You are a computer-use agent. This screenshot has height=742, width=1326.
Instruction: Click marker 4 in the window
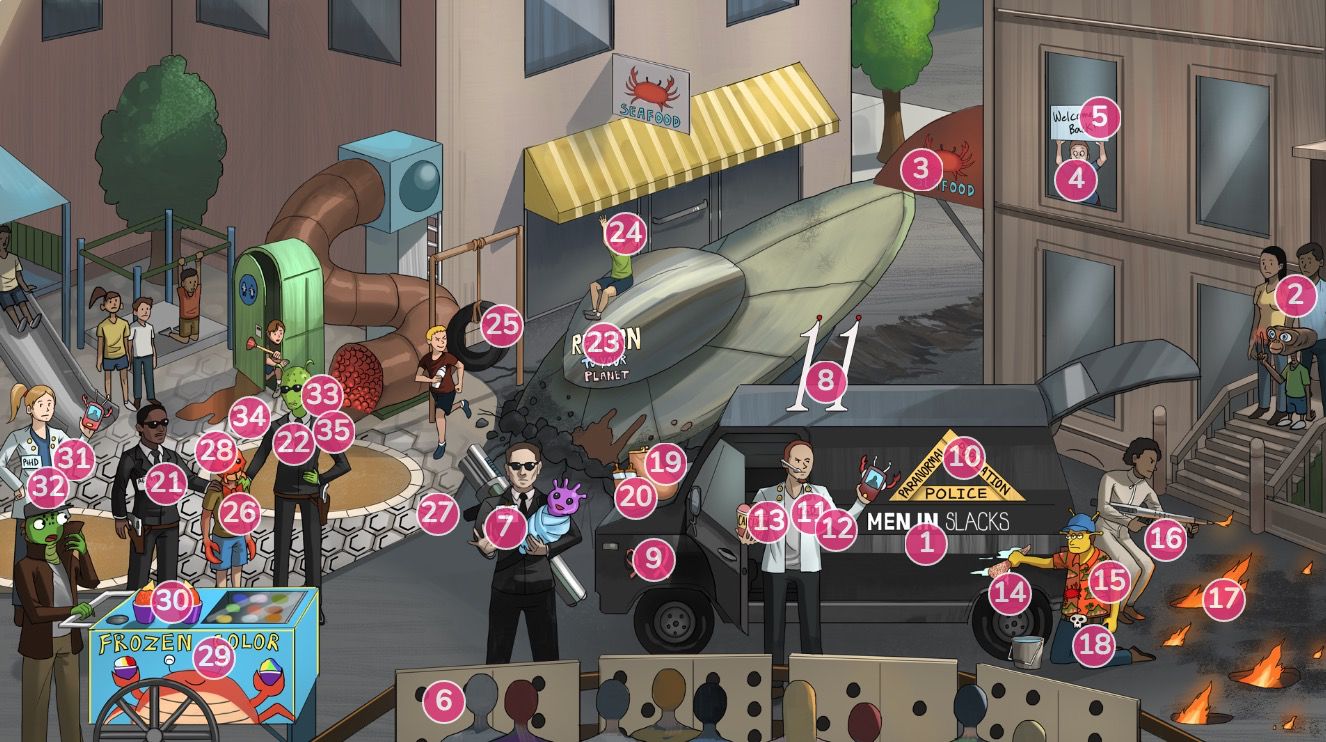click(1076, 180)
